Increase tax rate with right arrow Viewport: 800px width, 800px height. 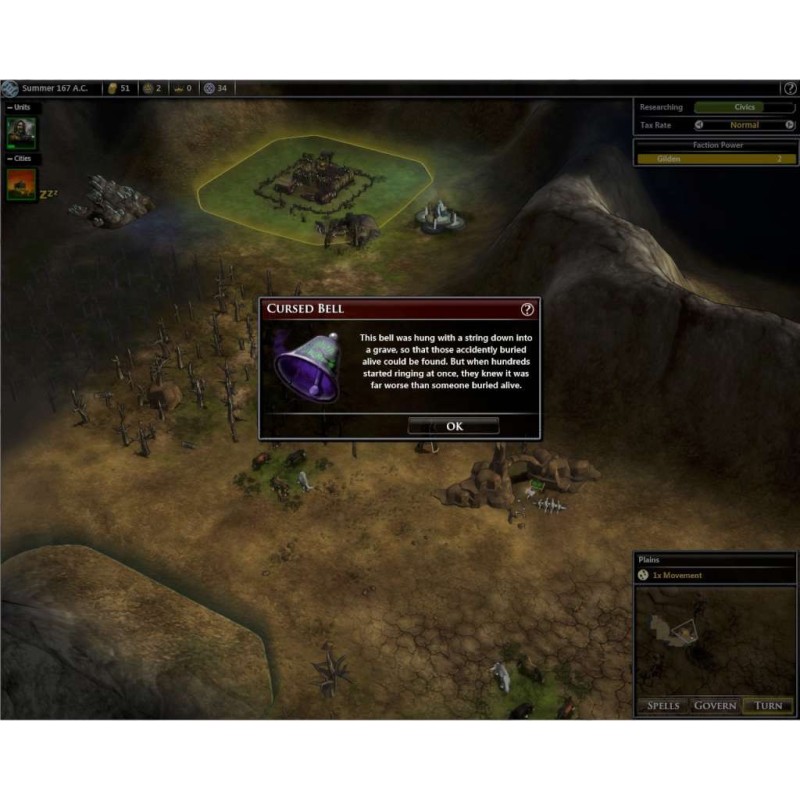[x=791, y=125]
